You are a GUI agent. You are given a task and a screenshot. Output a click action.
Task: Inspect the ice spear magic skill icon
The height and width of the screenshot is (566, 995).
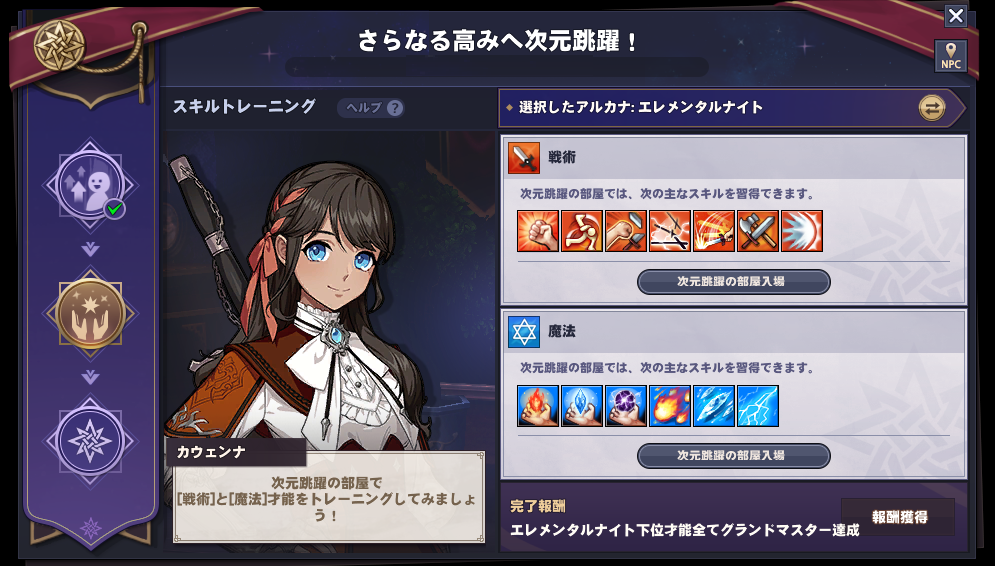pos(714,406)
